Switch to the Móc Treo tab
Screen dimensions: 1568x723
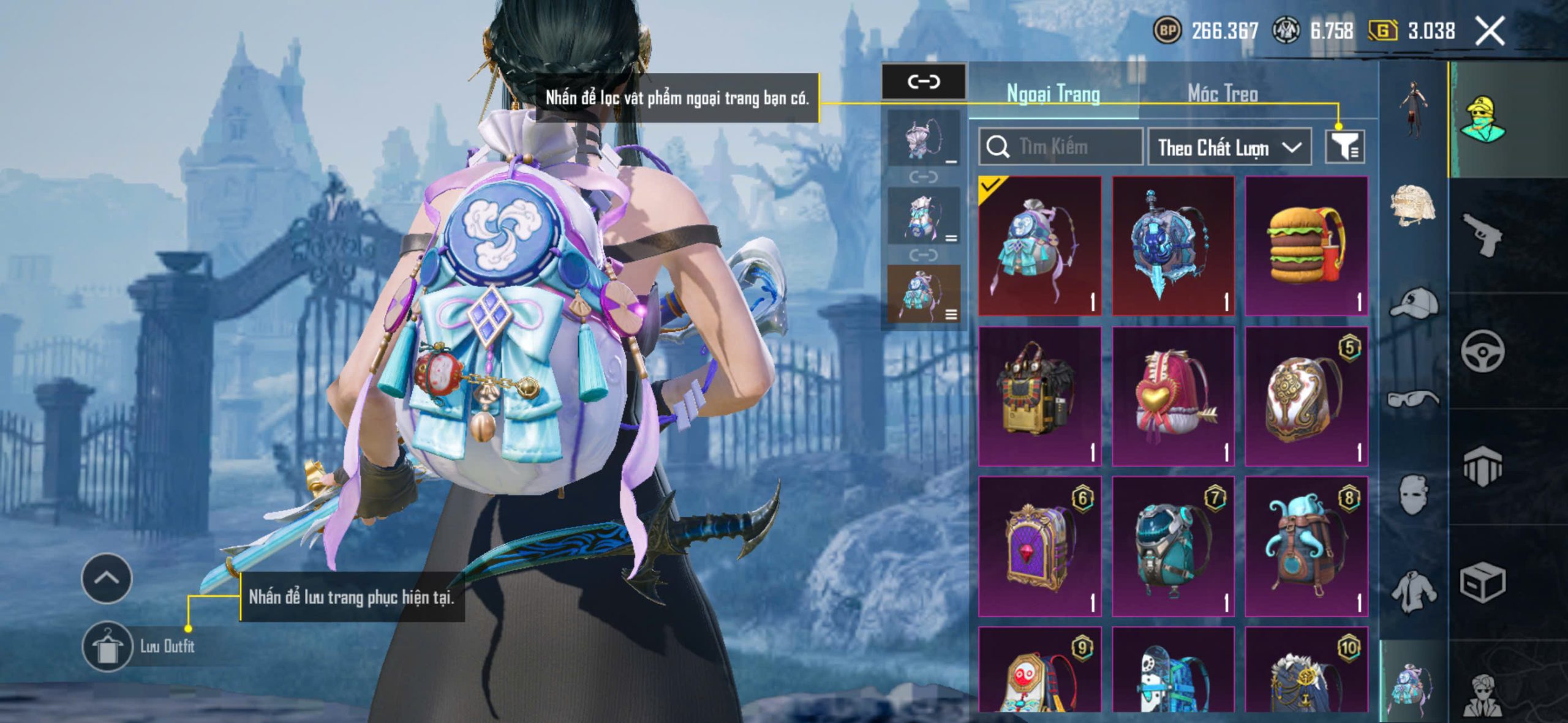coord(1223,94)
